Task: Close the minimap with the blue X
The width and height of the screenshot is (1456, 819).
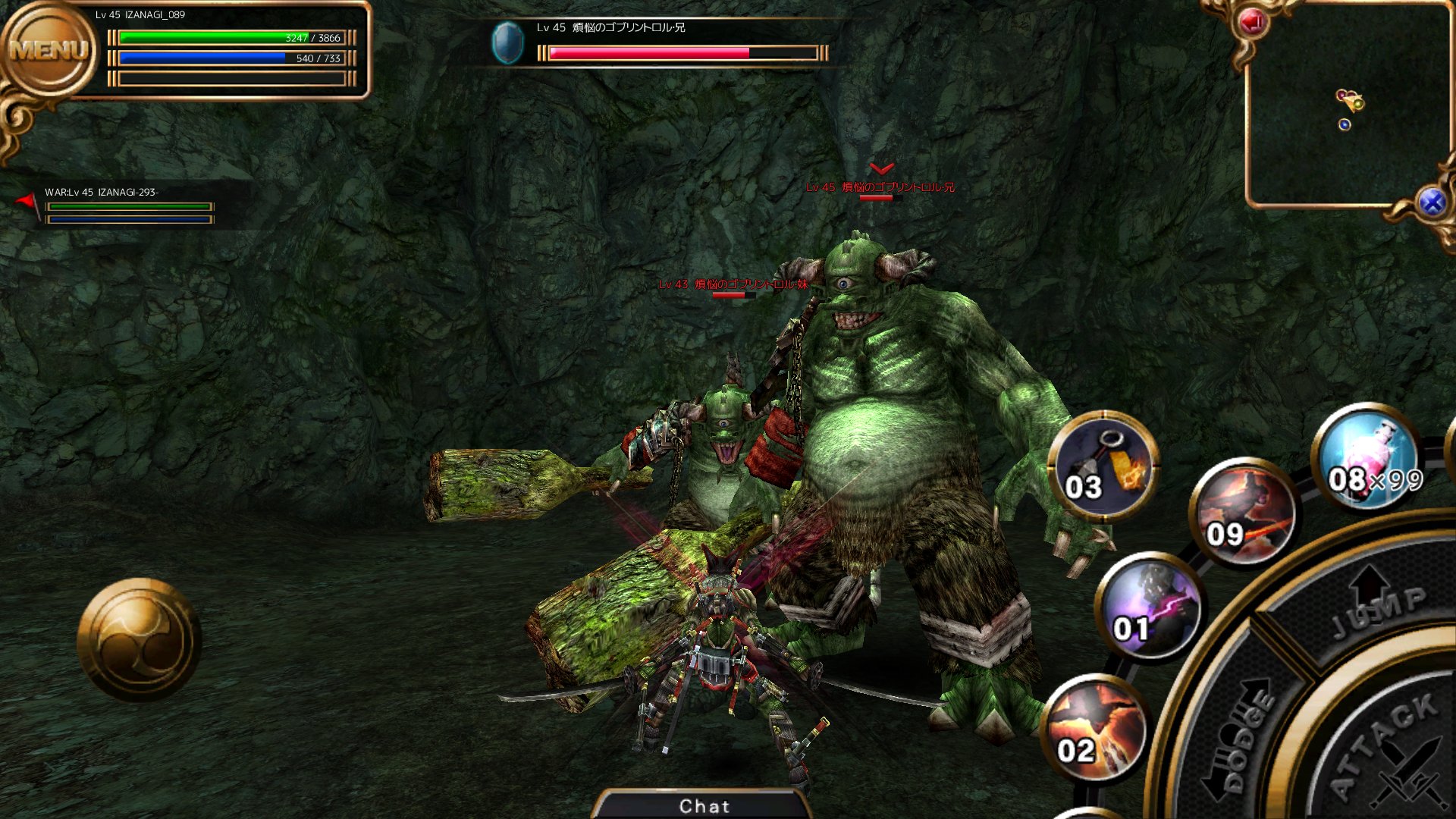Action: [1432, 202]
